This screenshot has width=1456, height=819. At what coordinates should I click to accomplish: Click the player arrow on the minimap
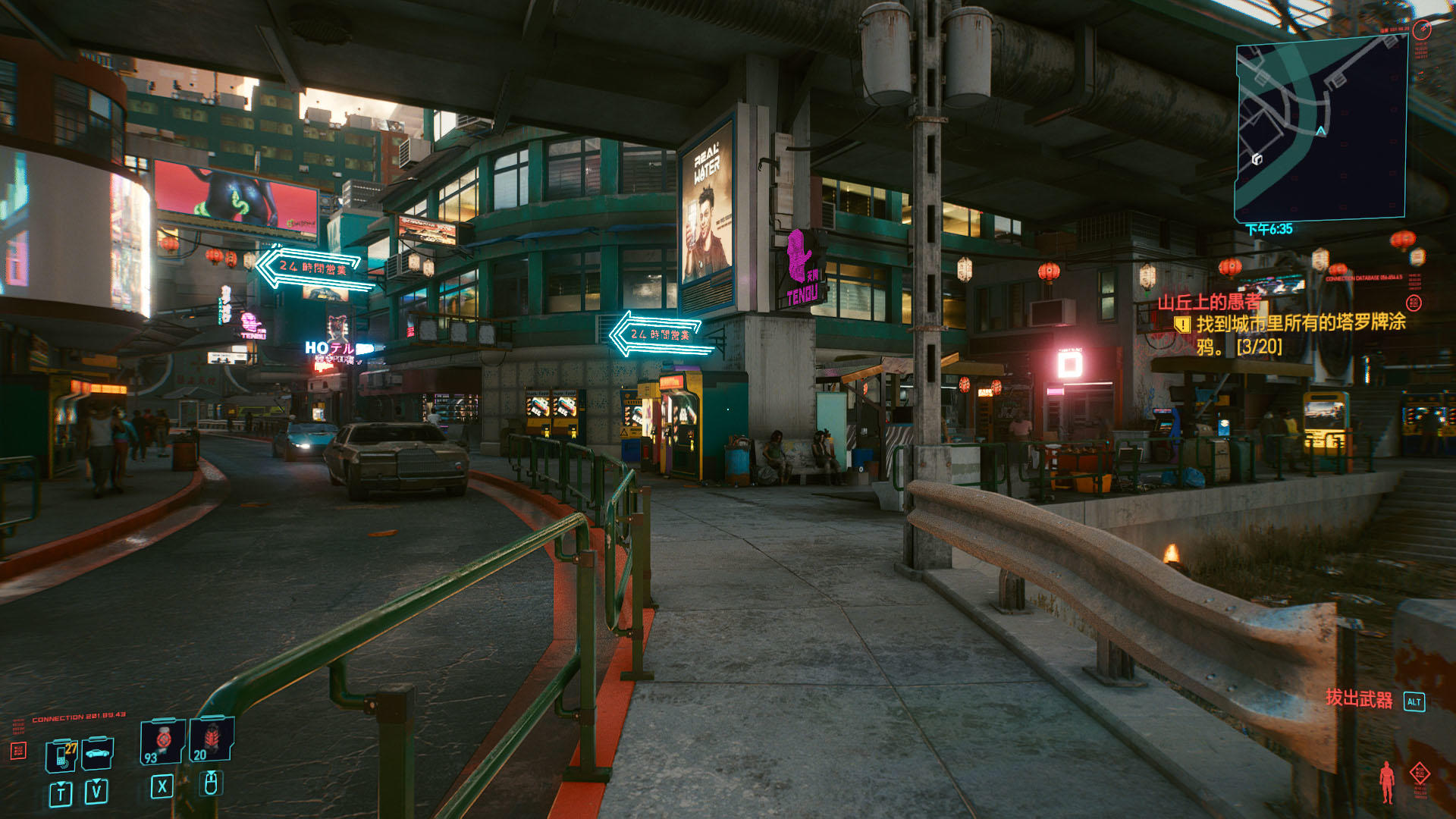click(x=1321, y=131)
